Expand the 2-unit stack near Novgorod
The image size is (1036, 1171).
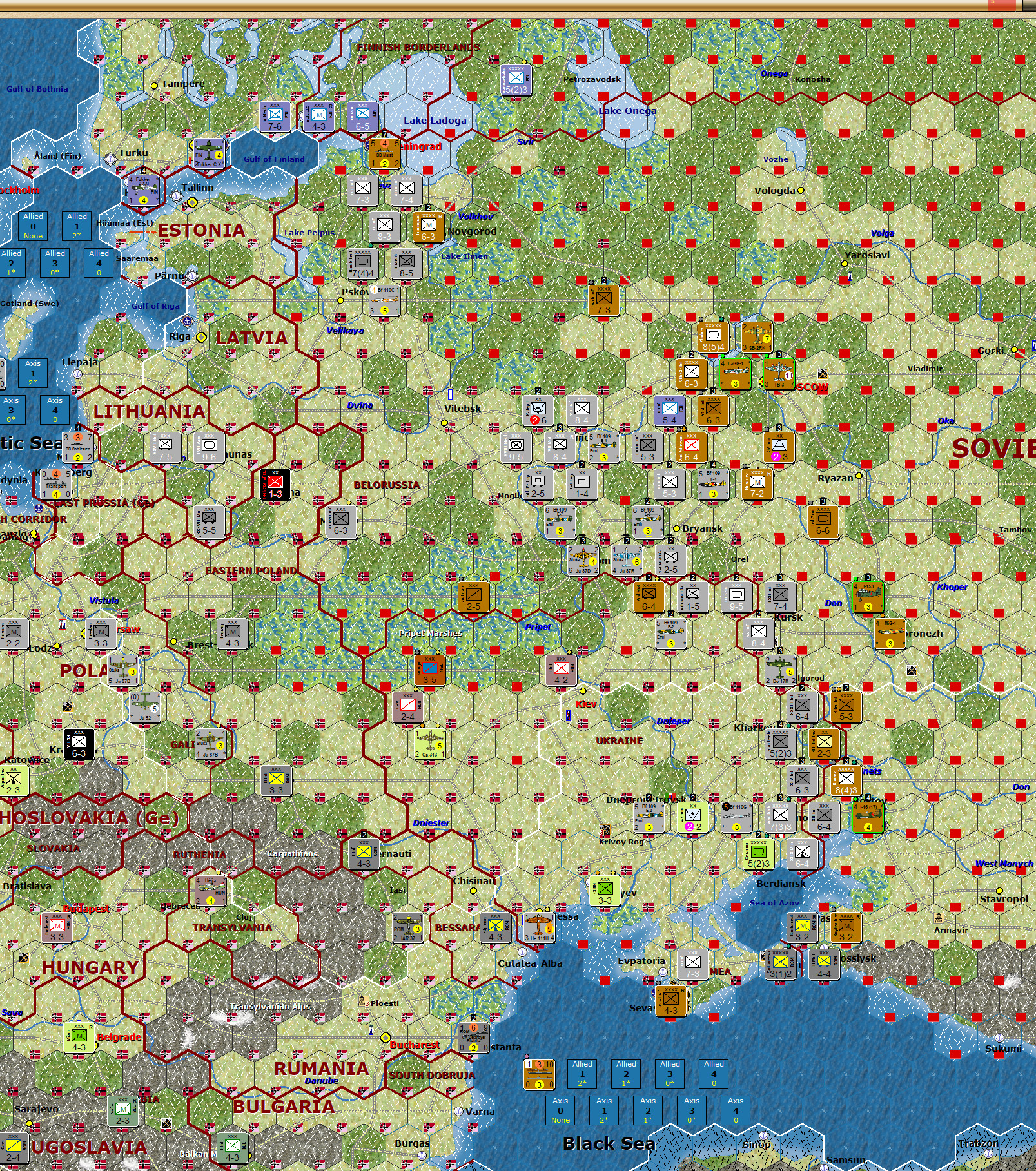(x=429, y=208)
